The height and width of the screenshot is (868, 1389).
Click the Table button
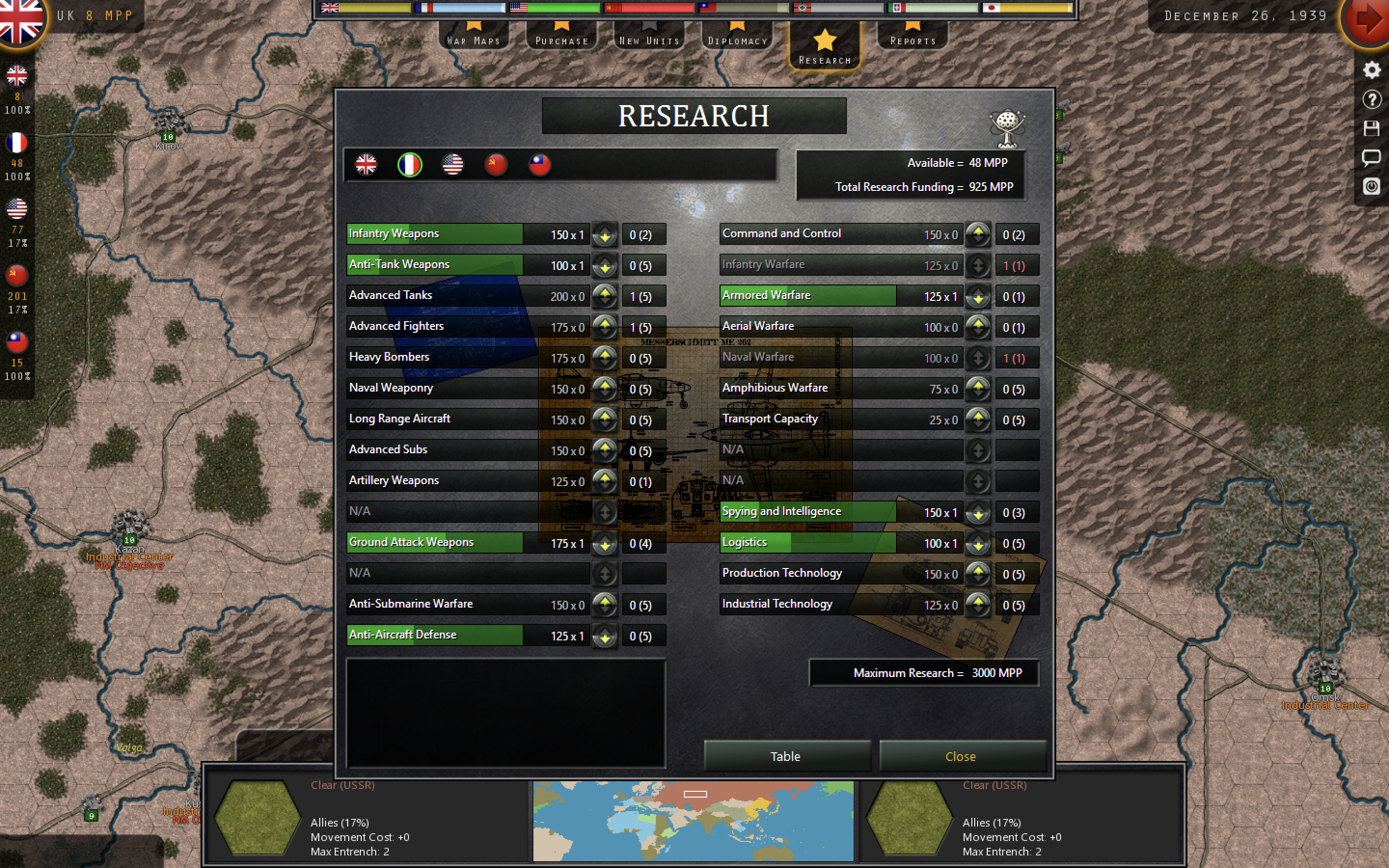pos(786,756)
